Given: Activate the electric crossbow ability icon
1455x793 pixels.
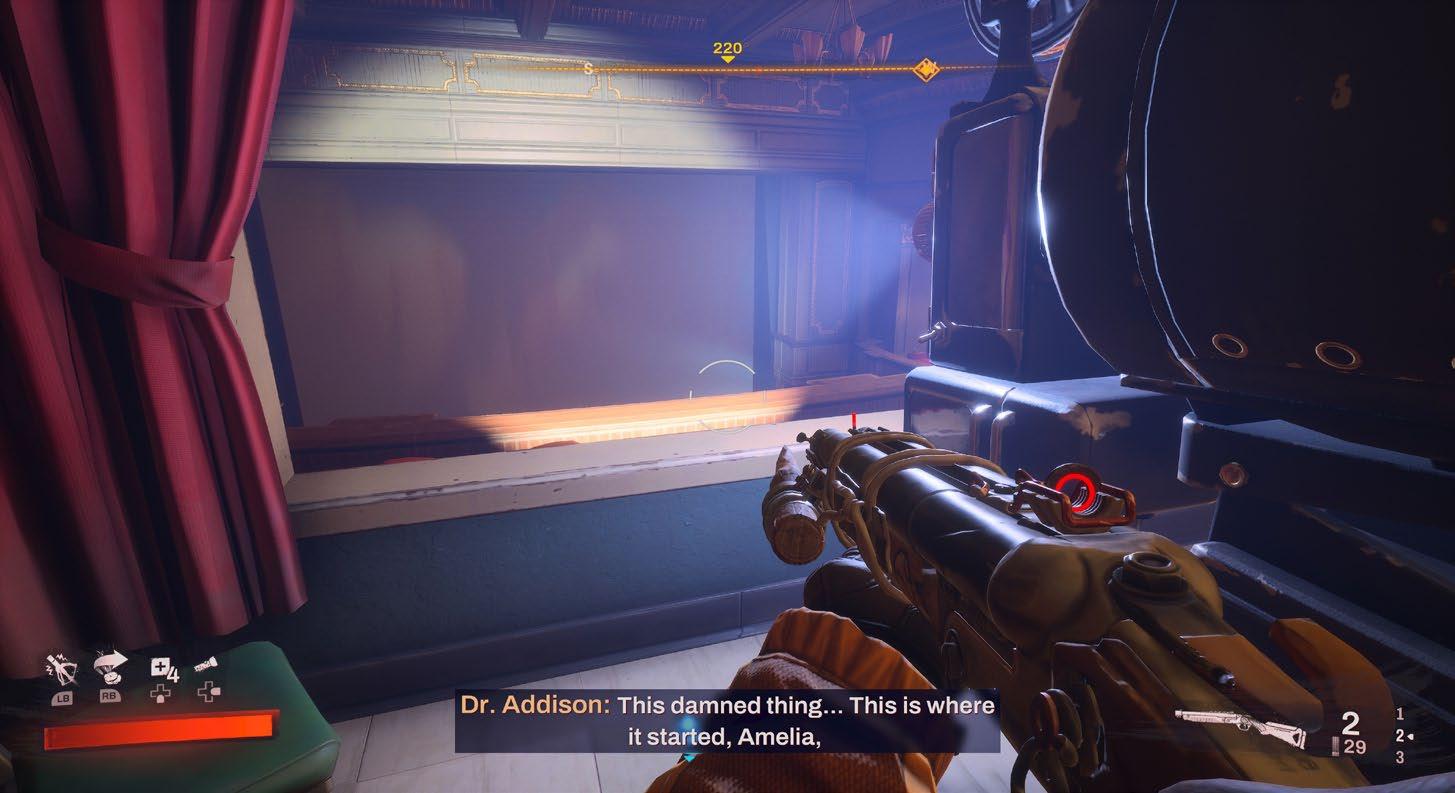Looking at the screenshot, I should pyautogui.click(x=61, y=666).
